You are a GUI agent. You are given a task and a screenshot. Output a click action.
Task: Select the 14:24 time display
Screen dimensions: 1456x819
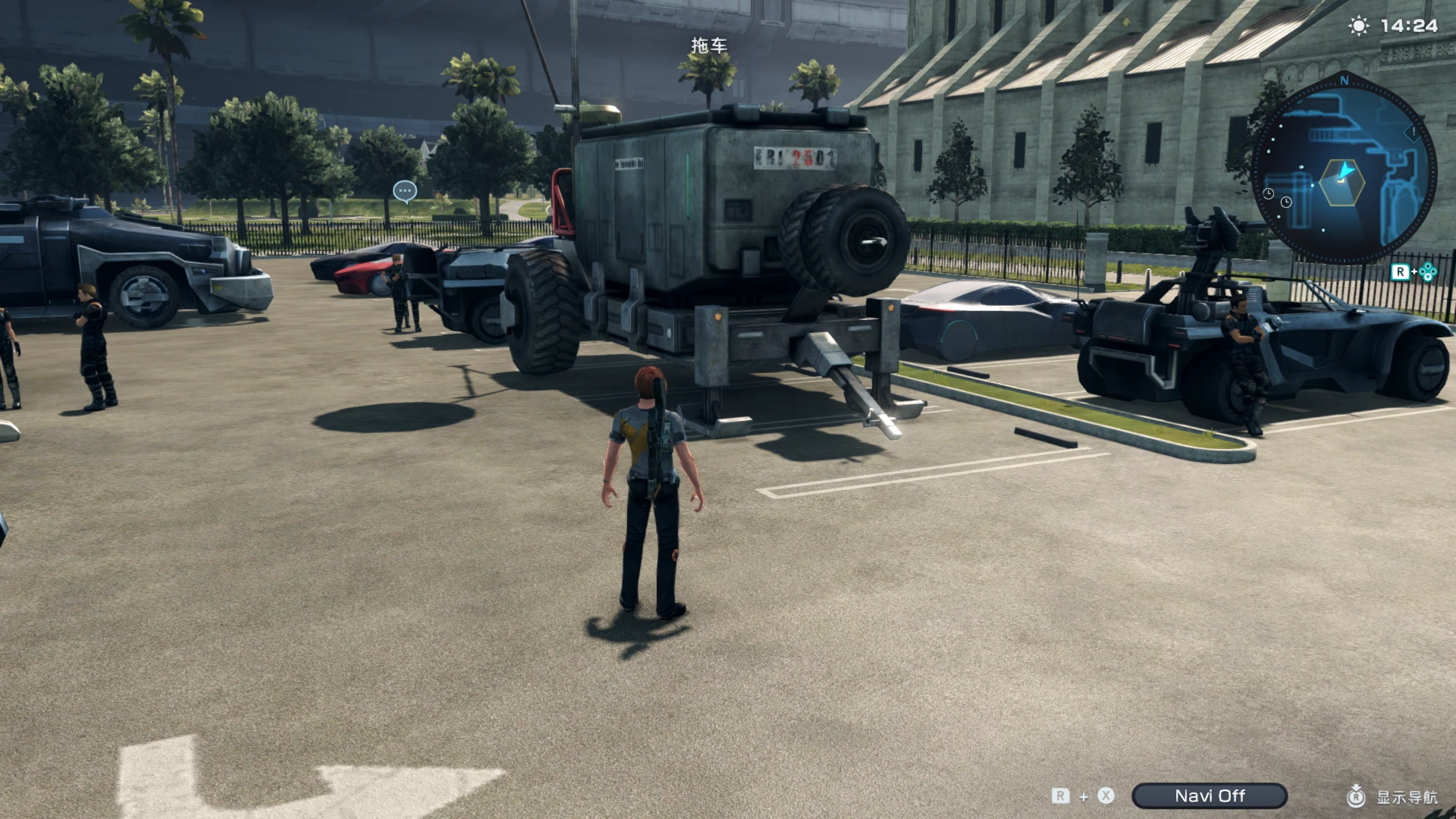pos(1408,25)
